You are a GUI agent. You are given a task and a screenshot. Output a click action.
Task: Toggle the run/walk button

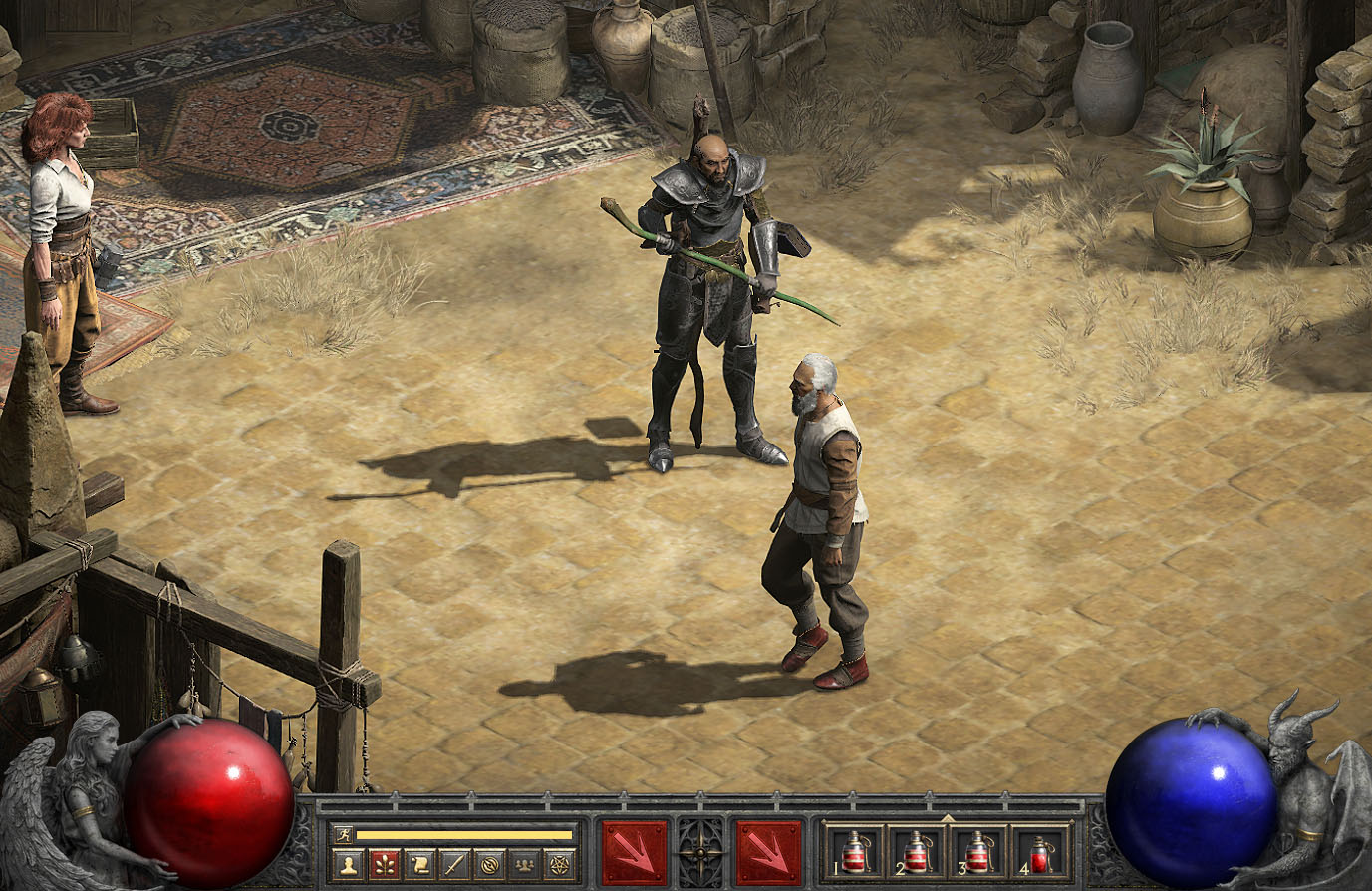(344, 834)
